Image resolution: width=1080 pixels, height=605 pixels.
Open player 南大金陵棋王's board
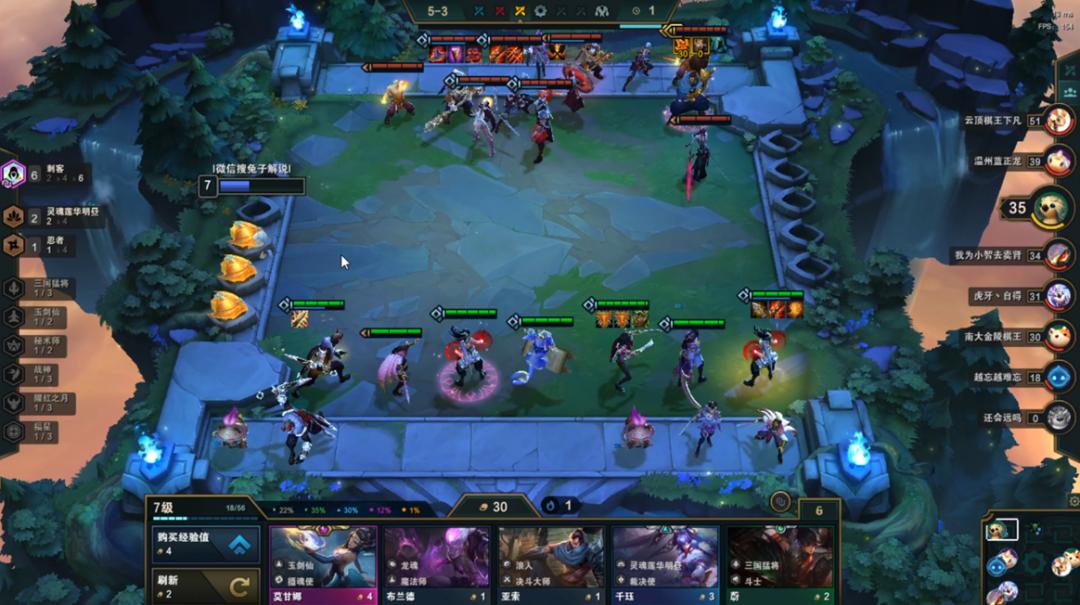click(x=1059, y=336)
